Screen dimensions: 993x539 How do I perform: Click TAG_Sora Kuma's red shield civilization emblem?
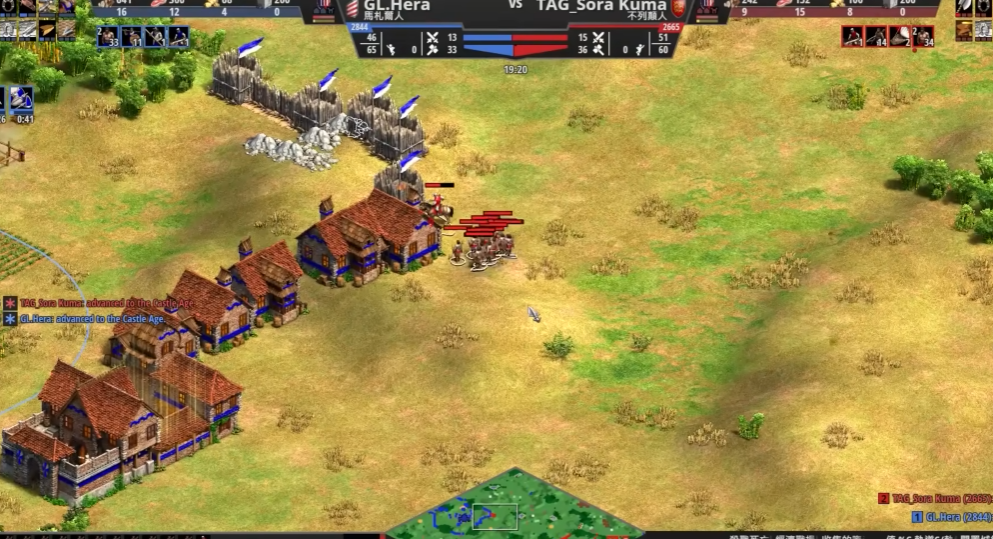click(x=679, y=8)
